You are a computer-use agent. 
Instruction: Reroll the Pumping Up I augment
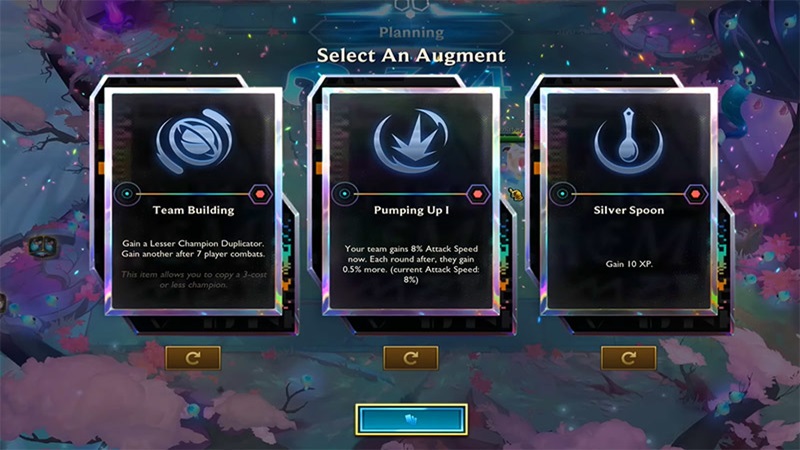411,357
